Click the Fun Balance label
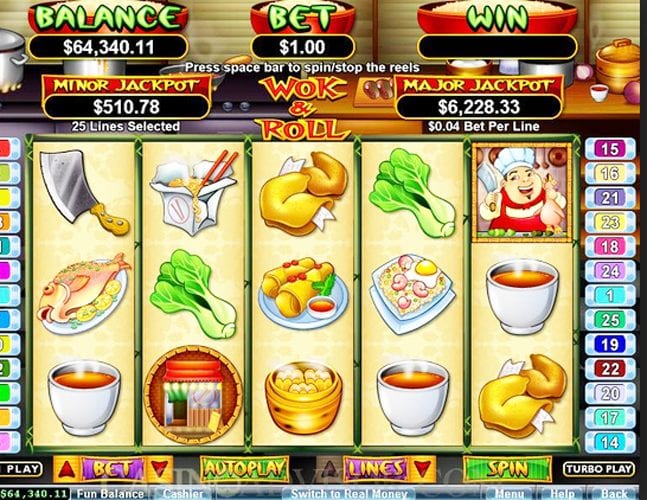647x500 pixels. 112,493
